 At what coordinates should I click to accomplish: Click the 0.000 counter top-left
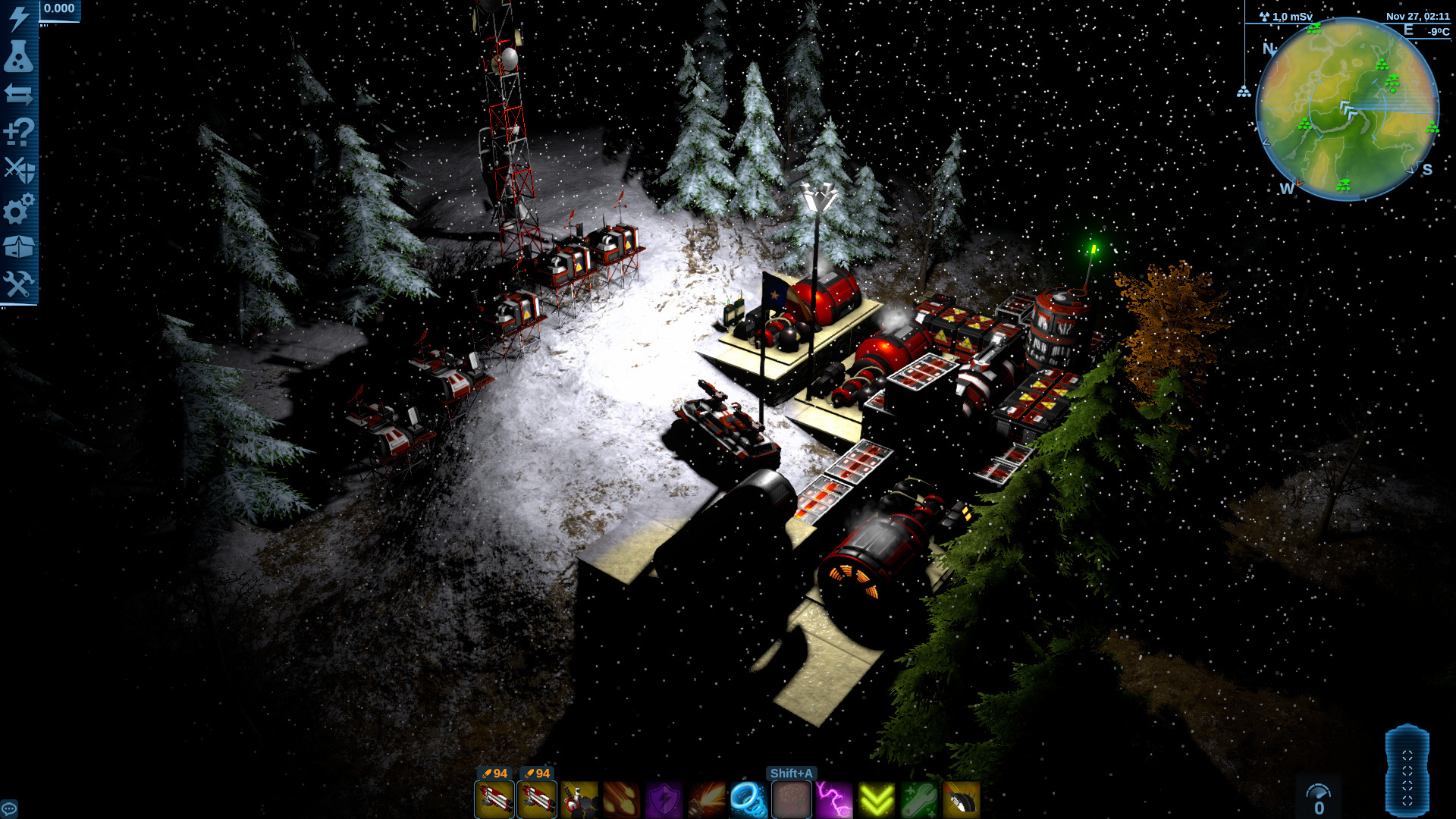[x=58, y=9]
